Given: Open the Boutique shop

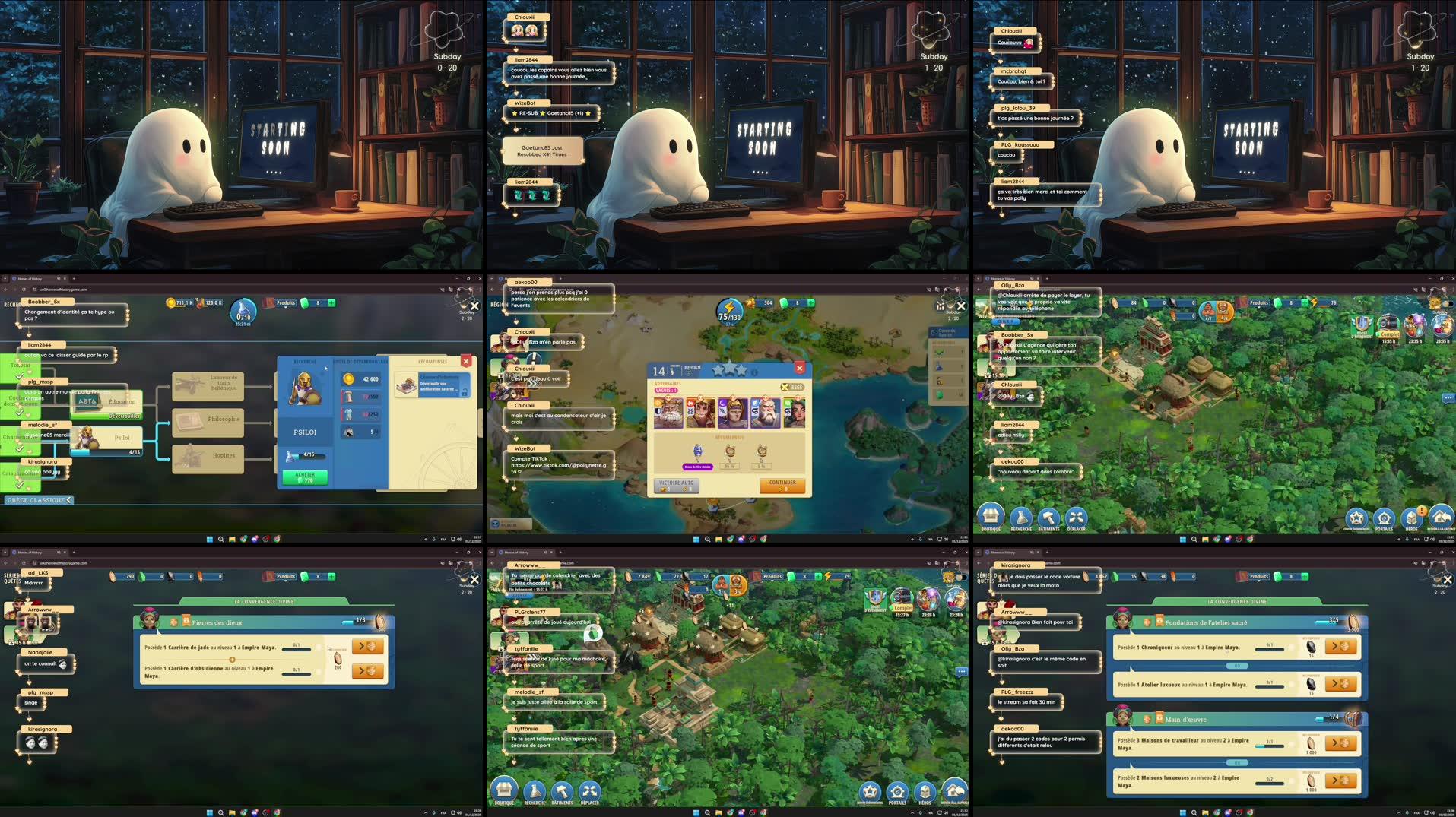Looking at the screenshot, I should (x=503, y=789).
